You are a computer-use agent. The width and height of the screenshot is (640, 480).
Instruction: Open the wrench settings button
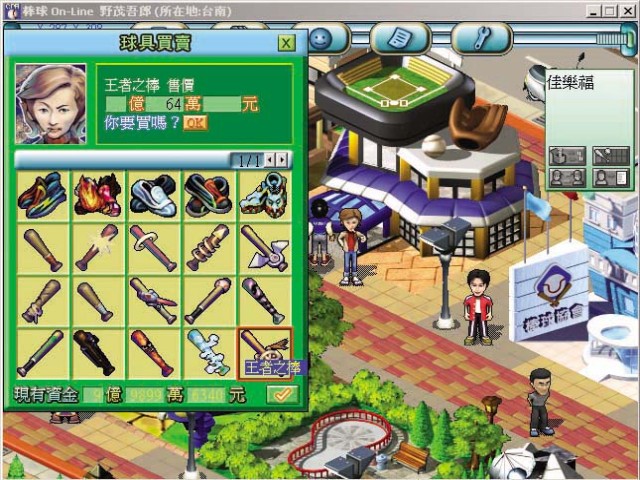[481, 38]
